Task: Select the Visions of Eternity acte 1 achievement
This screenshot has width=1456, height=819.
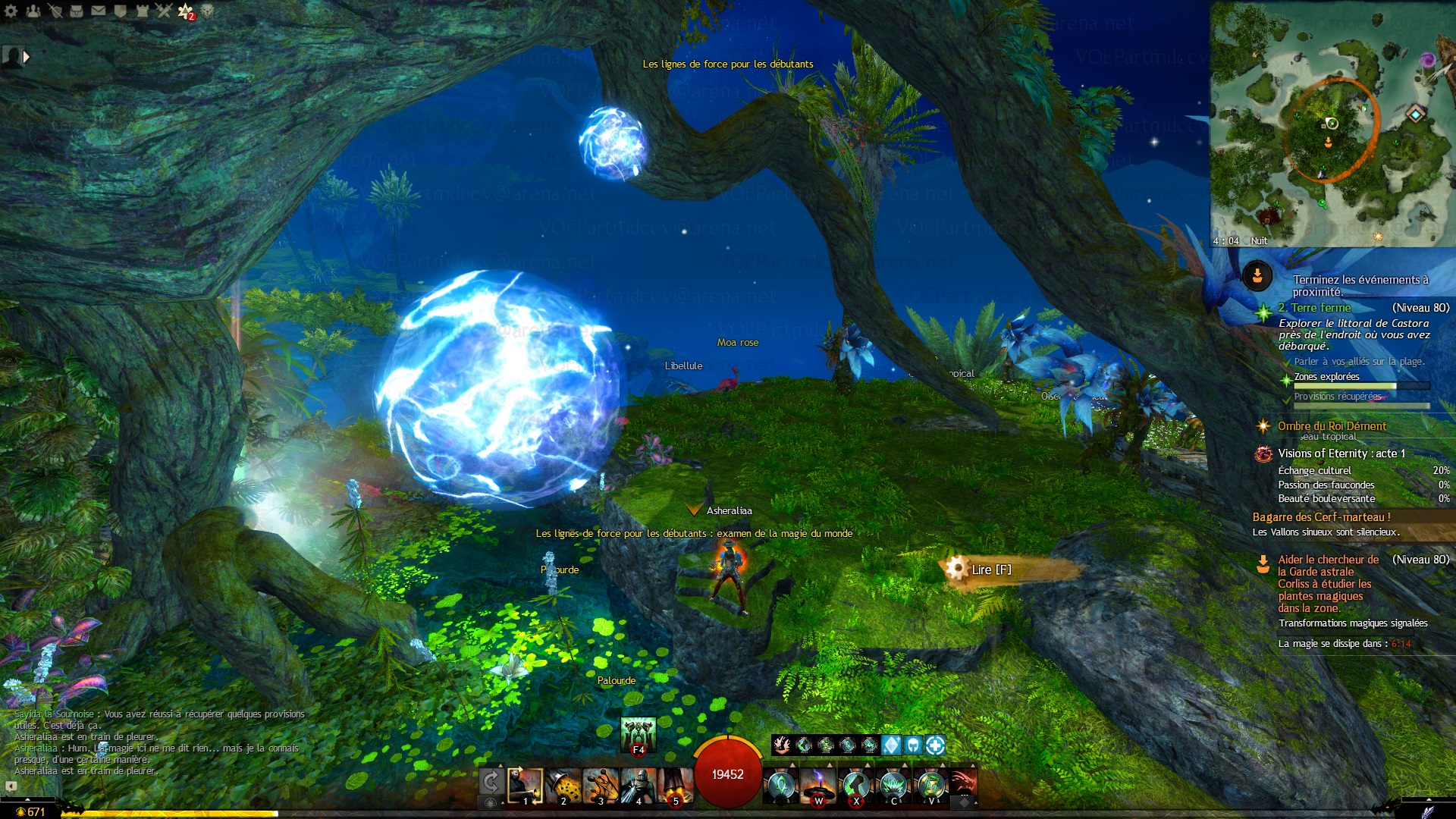Action: pyautogui.click(x=1341, y=453)
